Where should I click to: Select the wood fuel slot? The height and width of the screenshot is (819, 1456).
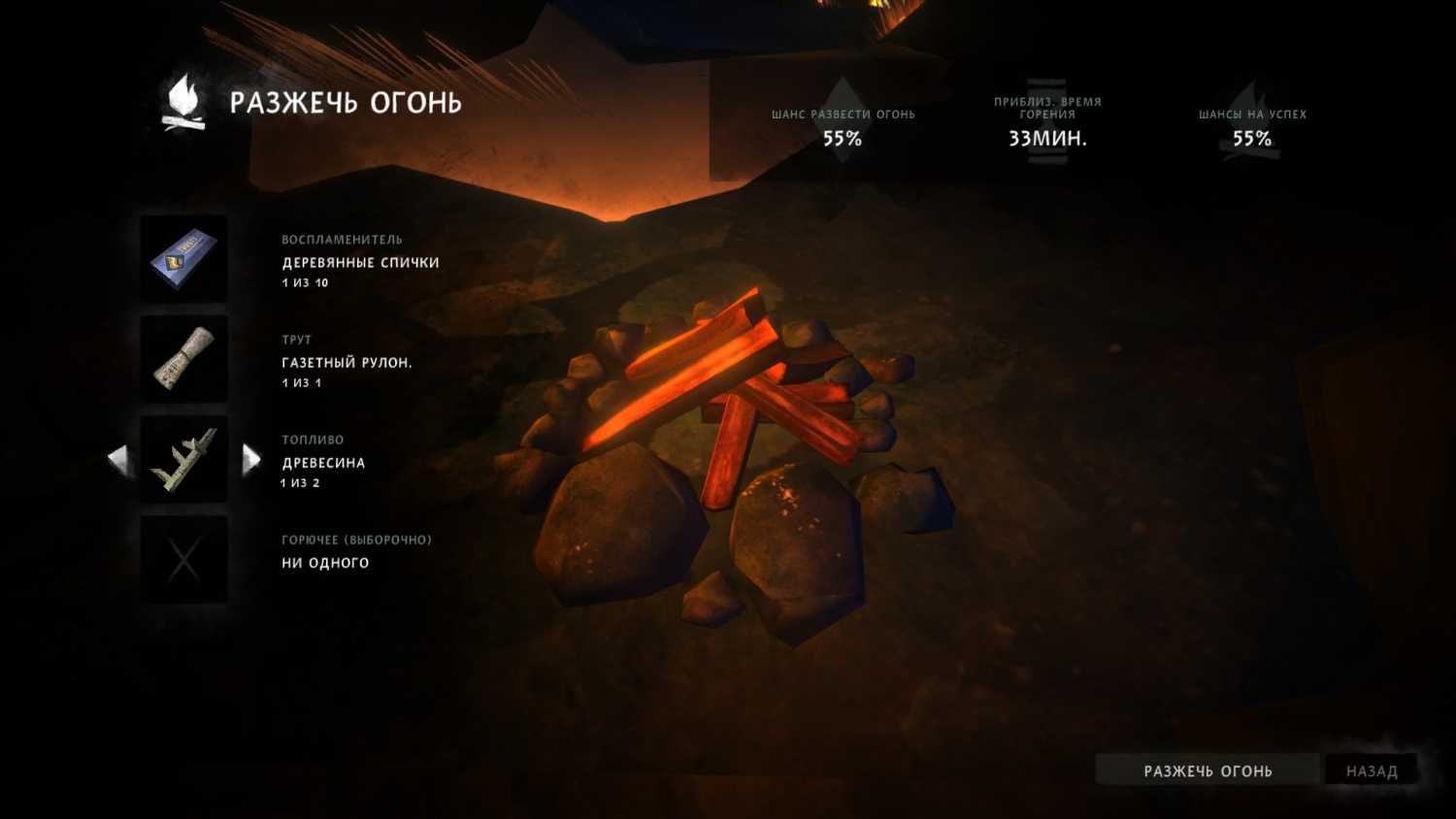[183, 459]
